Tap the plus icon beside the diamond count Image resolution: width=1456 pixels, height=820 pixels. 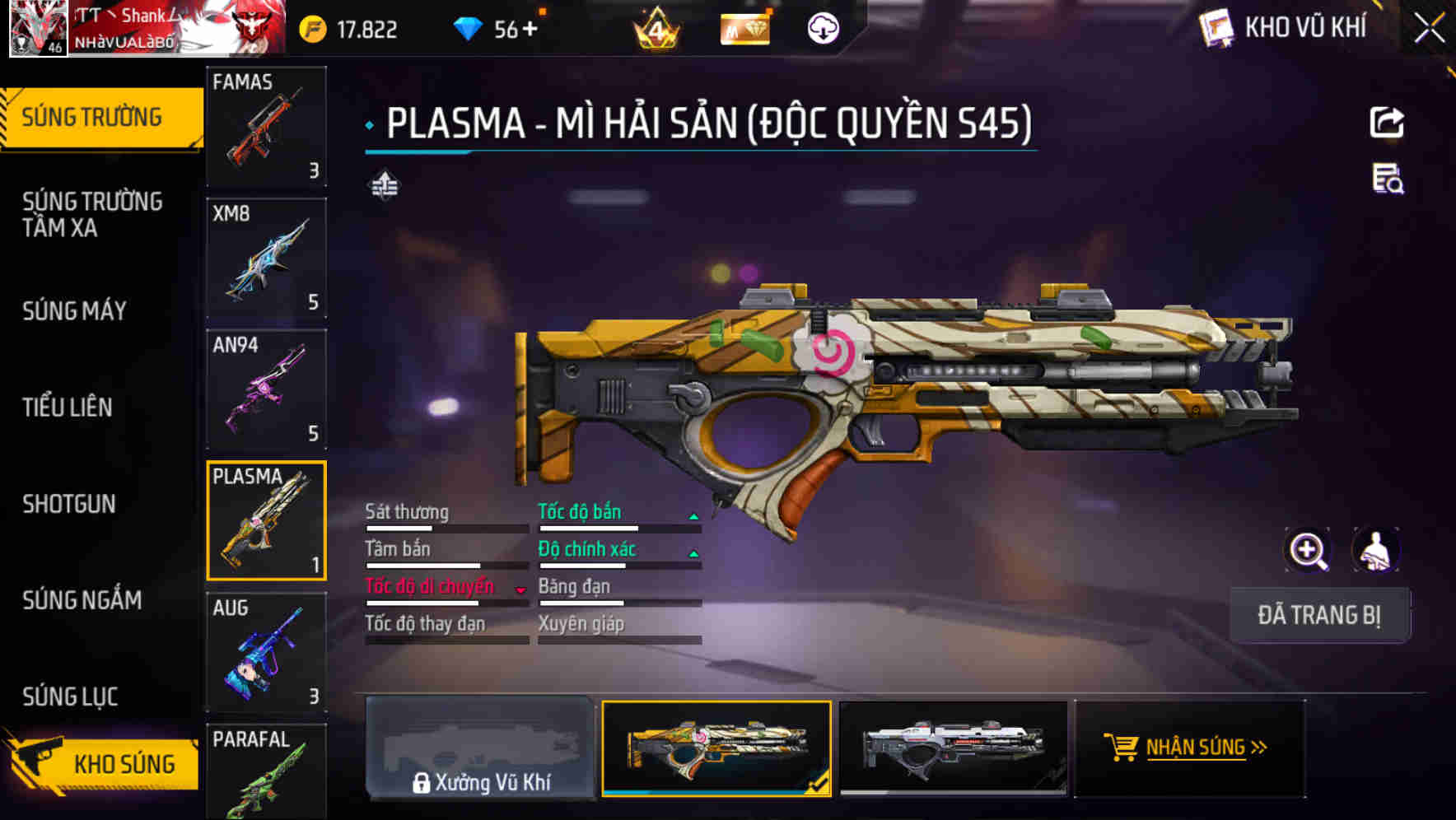tap(531, 27)
